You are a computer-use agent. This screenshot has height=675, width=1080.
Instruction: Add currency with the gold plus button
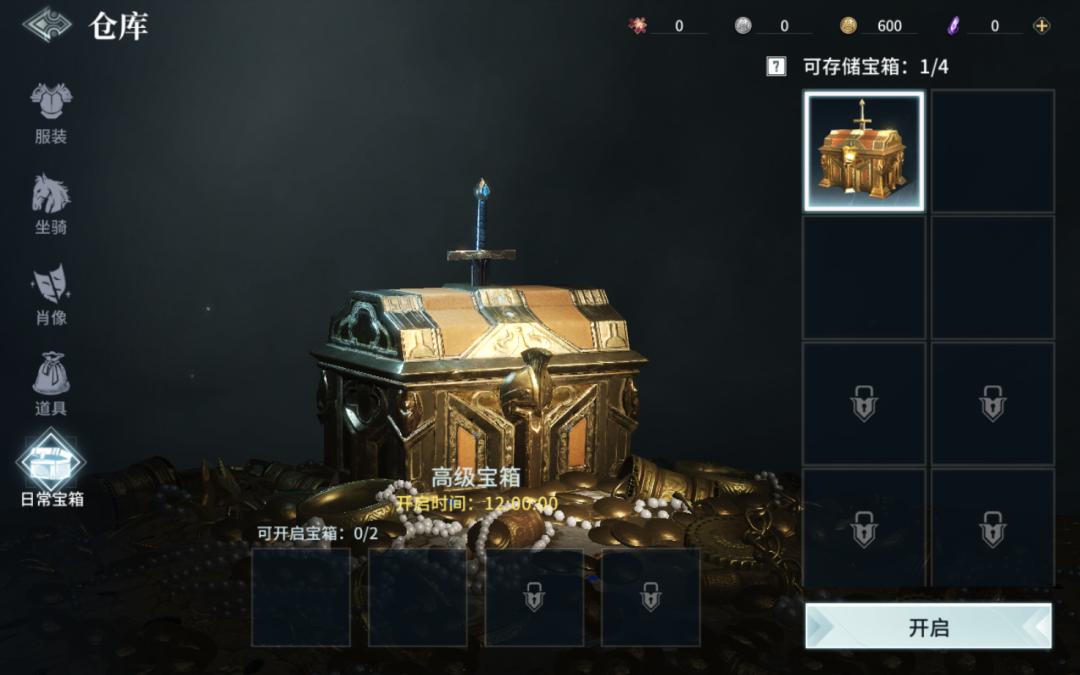tap(1042, 26)
